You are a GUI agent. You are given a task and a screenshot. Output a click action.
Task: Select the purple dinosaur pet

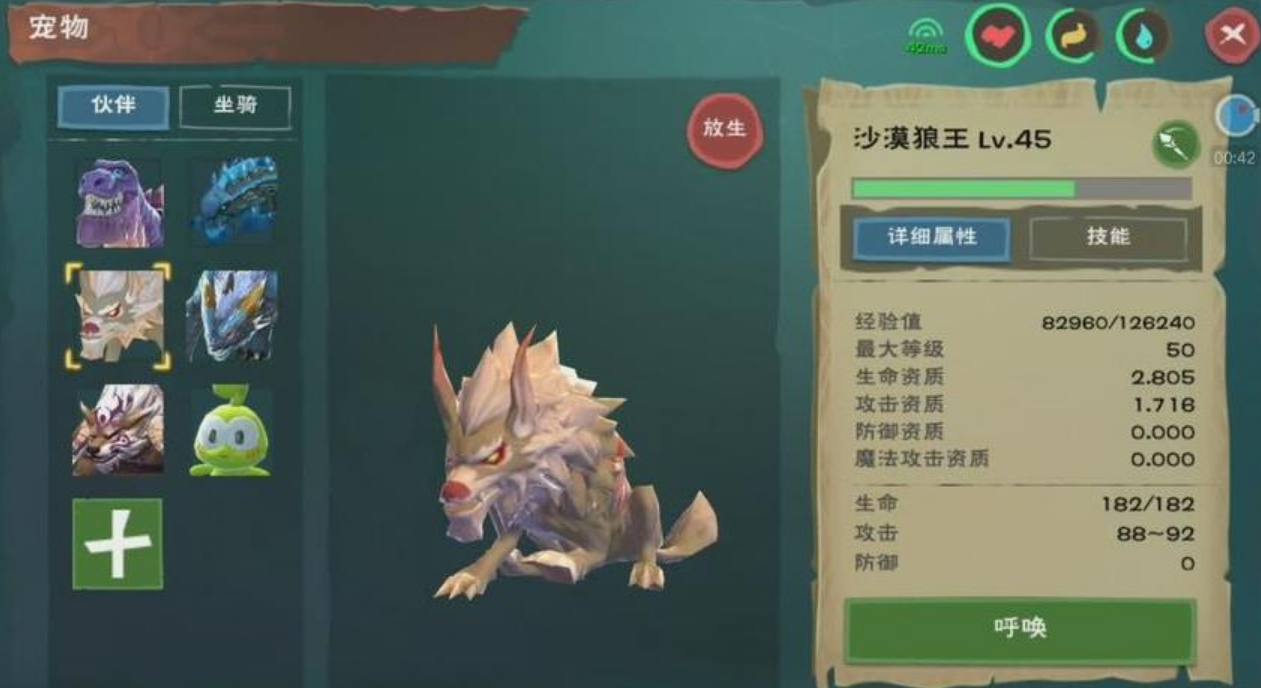(119, 203)
